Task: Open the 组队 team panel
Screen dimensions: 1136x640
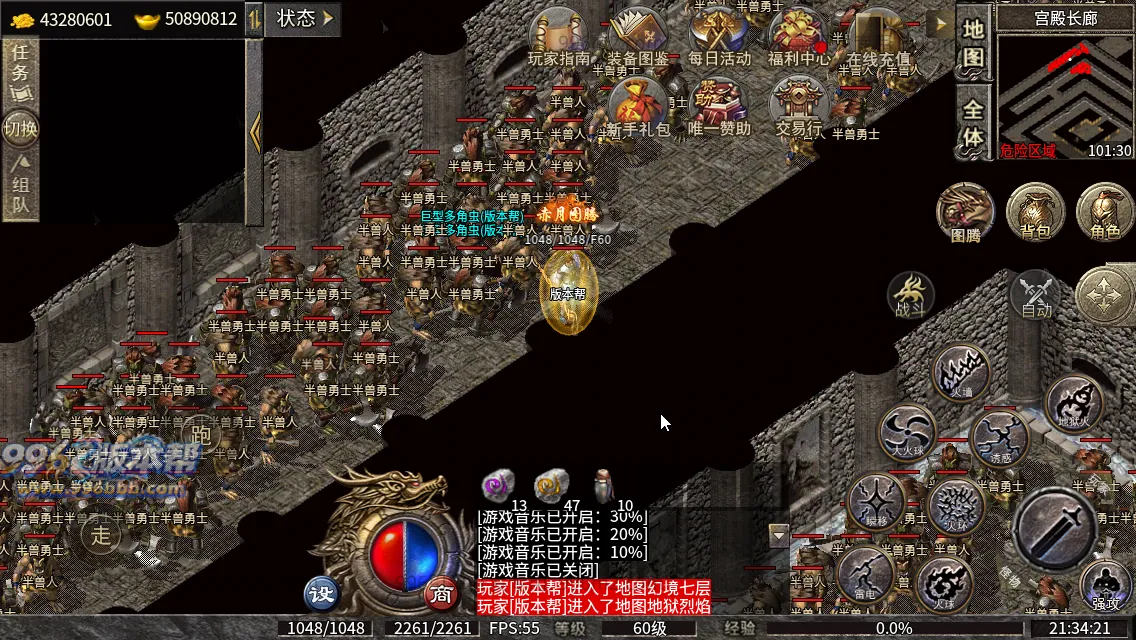Action: coord(20,187)
